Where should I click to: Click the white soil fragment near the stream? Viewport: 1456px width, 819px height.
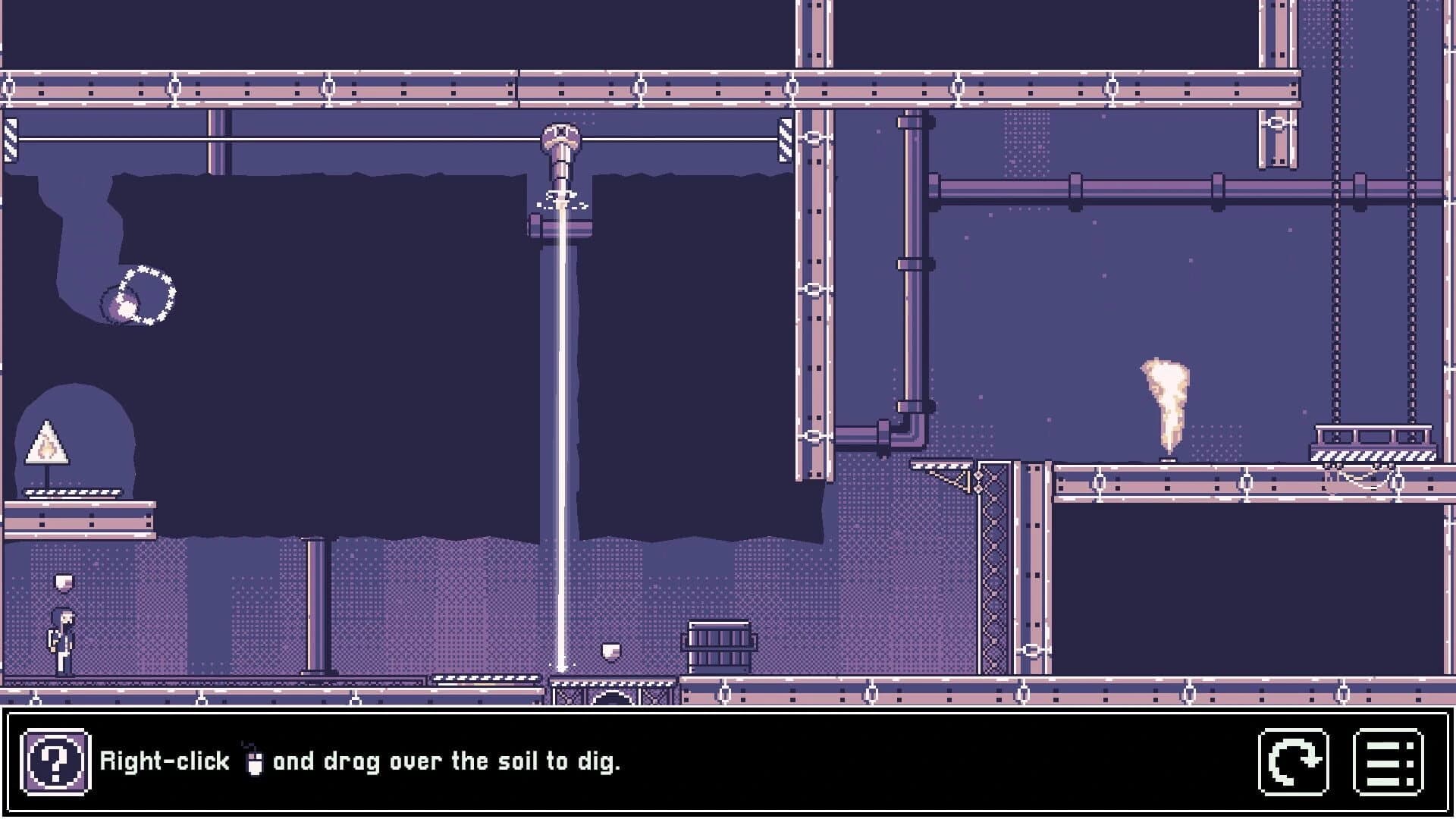coord(610,652)
